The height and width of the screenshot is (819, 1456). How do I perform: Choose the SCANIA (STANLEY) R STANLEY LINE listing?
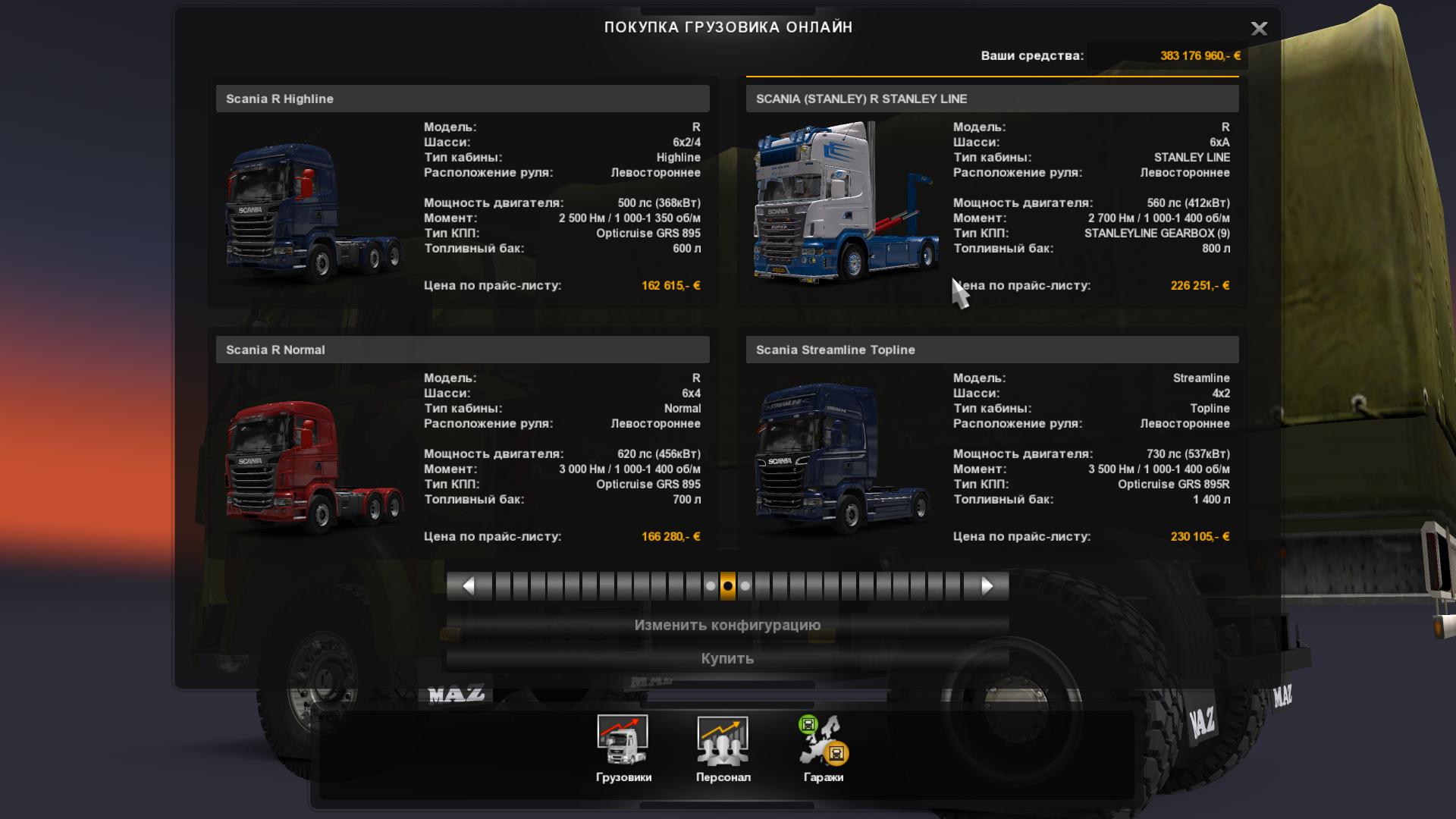[992, 99]
